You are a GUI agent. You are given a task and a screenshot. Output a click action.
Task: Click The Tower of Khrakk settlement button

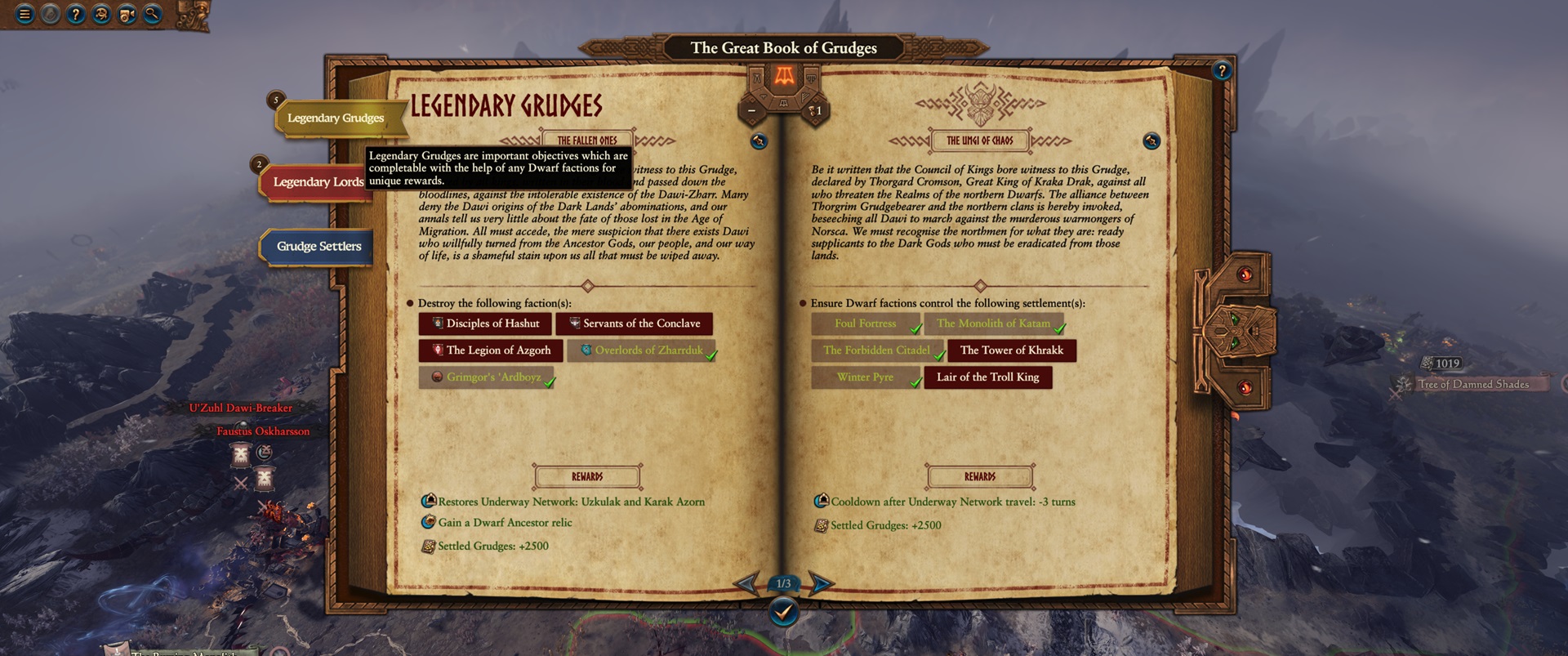pyautogui.click(x=1012, y=350)
